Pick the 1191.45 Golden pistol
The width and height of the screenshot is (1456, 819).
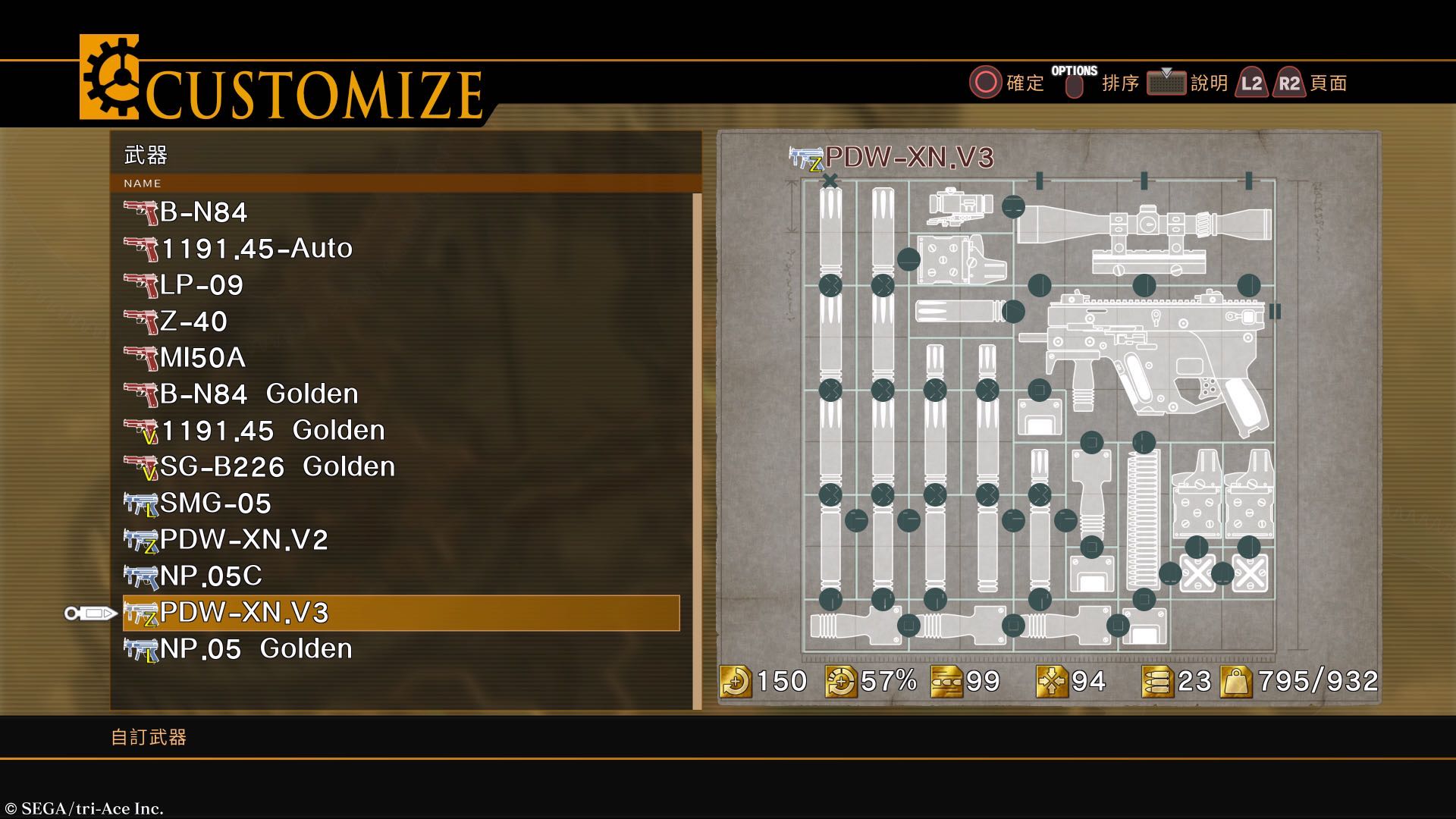(273, 431)
